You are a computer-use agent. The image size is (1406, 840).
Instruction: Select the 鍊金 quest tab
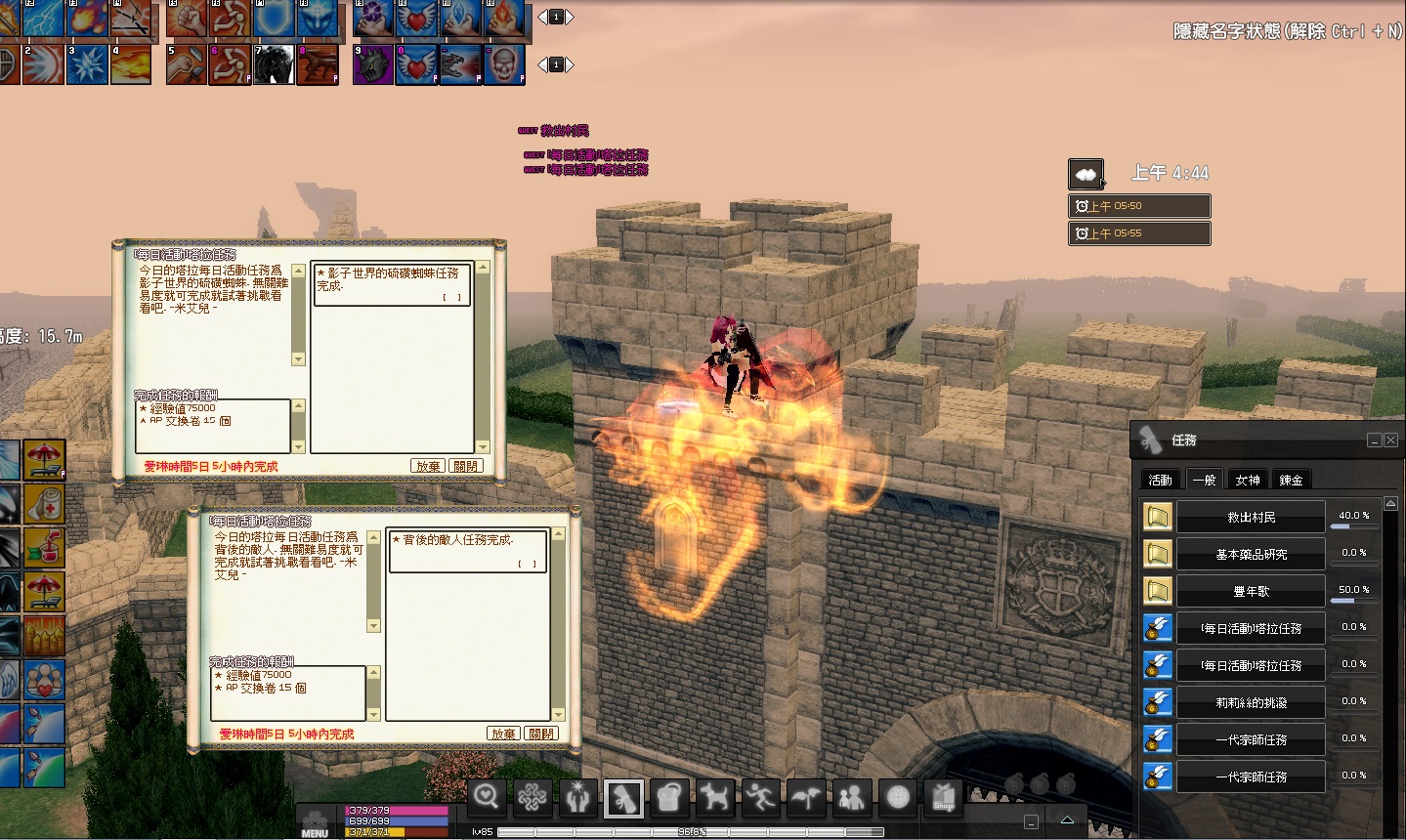click(1291, 480)
